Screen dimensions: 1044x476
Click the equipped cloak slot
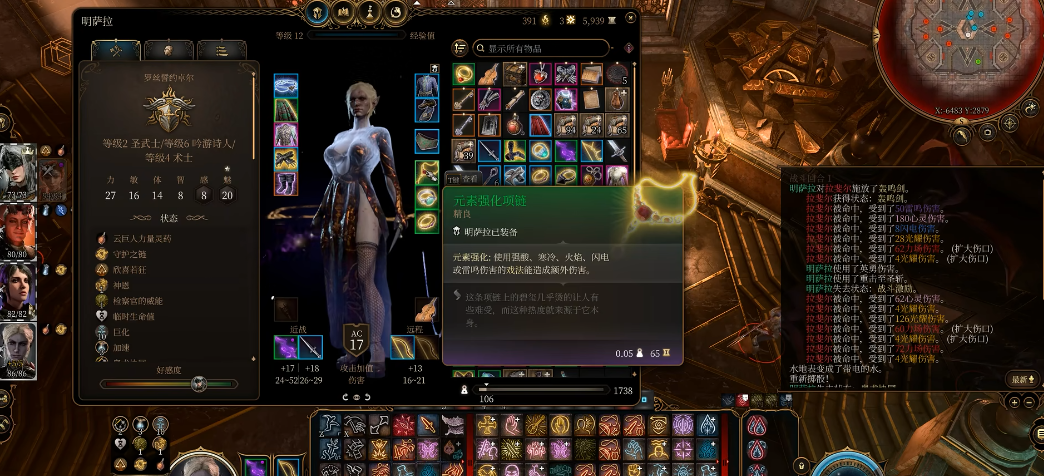pyautogui.click(x=286, y=110)
